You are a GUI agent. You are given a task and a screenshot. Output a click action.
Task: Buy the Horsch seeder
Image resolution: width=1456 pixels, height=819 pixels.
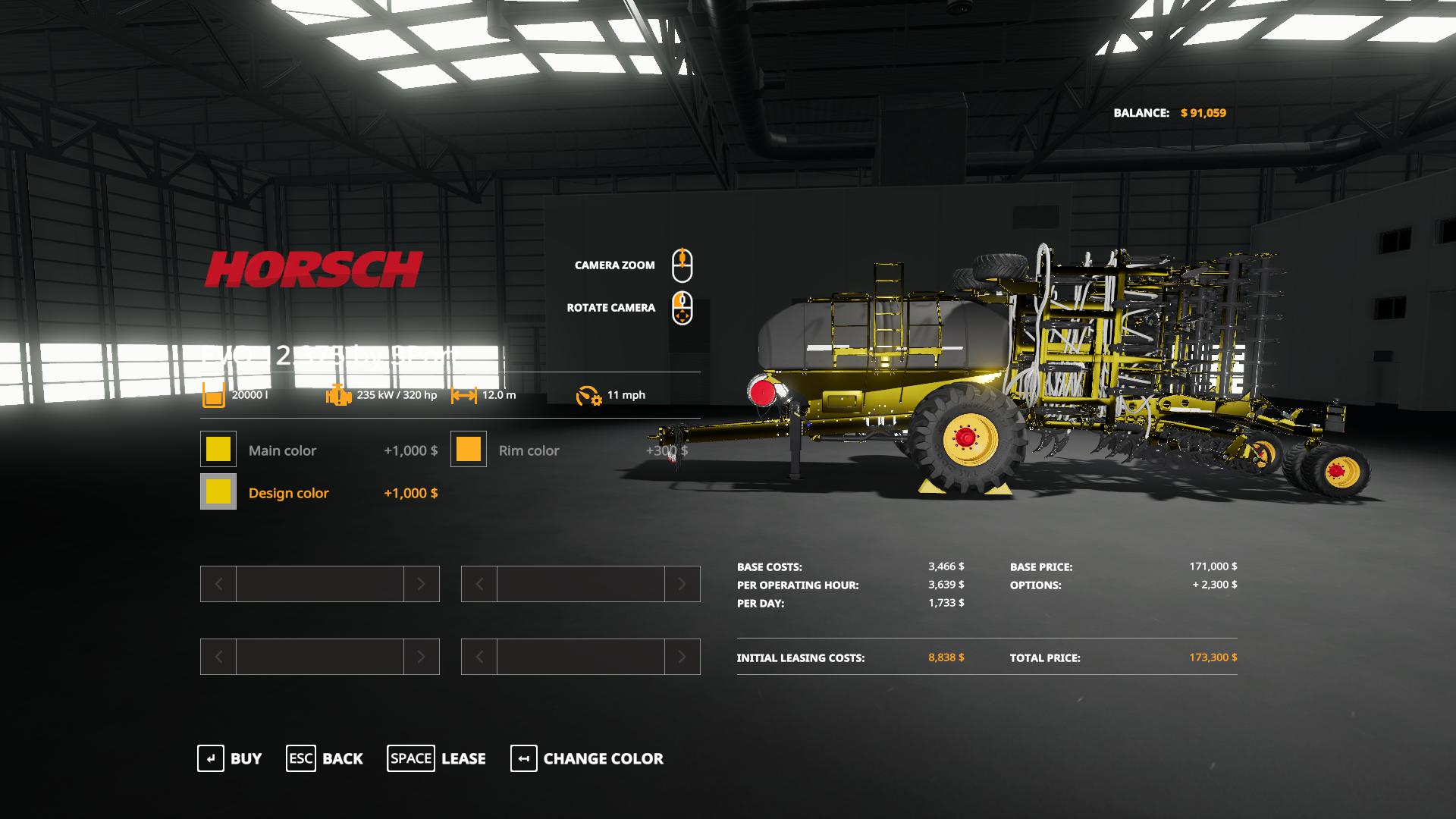point(230,758)
